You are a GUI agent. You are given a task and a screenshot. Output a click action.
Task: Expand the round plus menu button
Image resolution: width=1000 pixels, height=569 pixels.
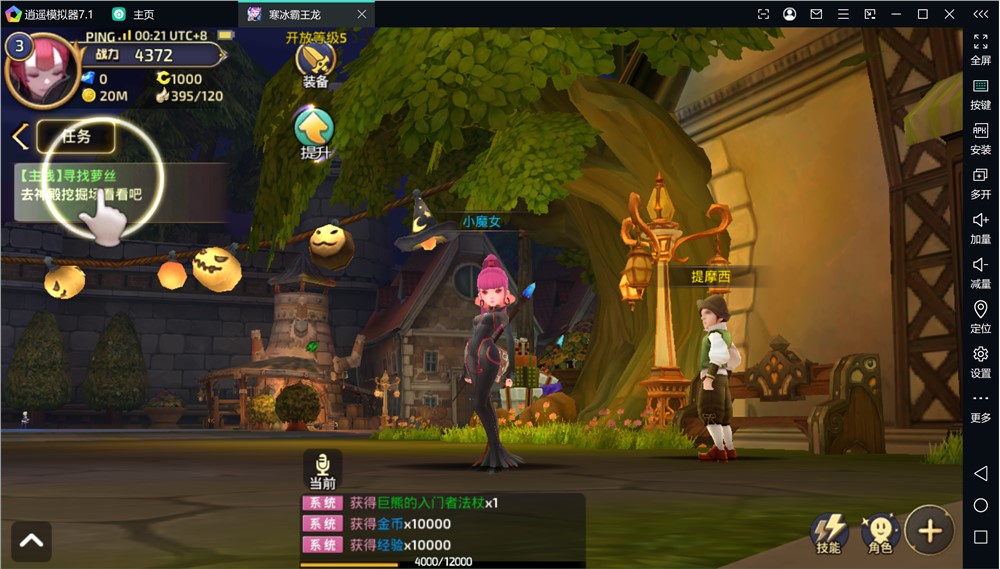[929, 530]
